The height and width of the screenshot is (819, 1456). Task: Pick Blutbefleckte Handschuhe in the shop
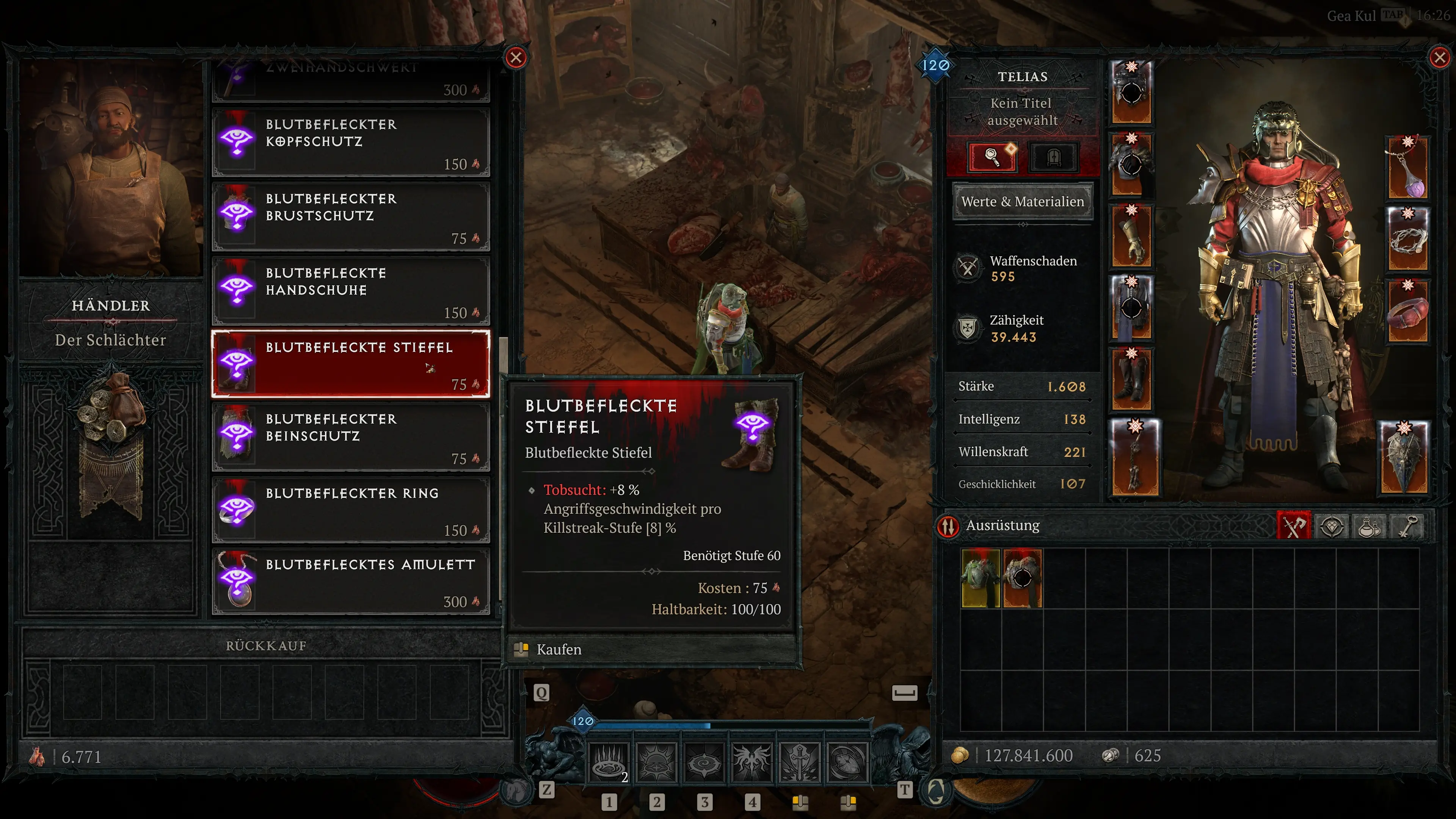350,291
